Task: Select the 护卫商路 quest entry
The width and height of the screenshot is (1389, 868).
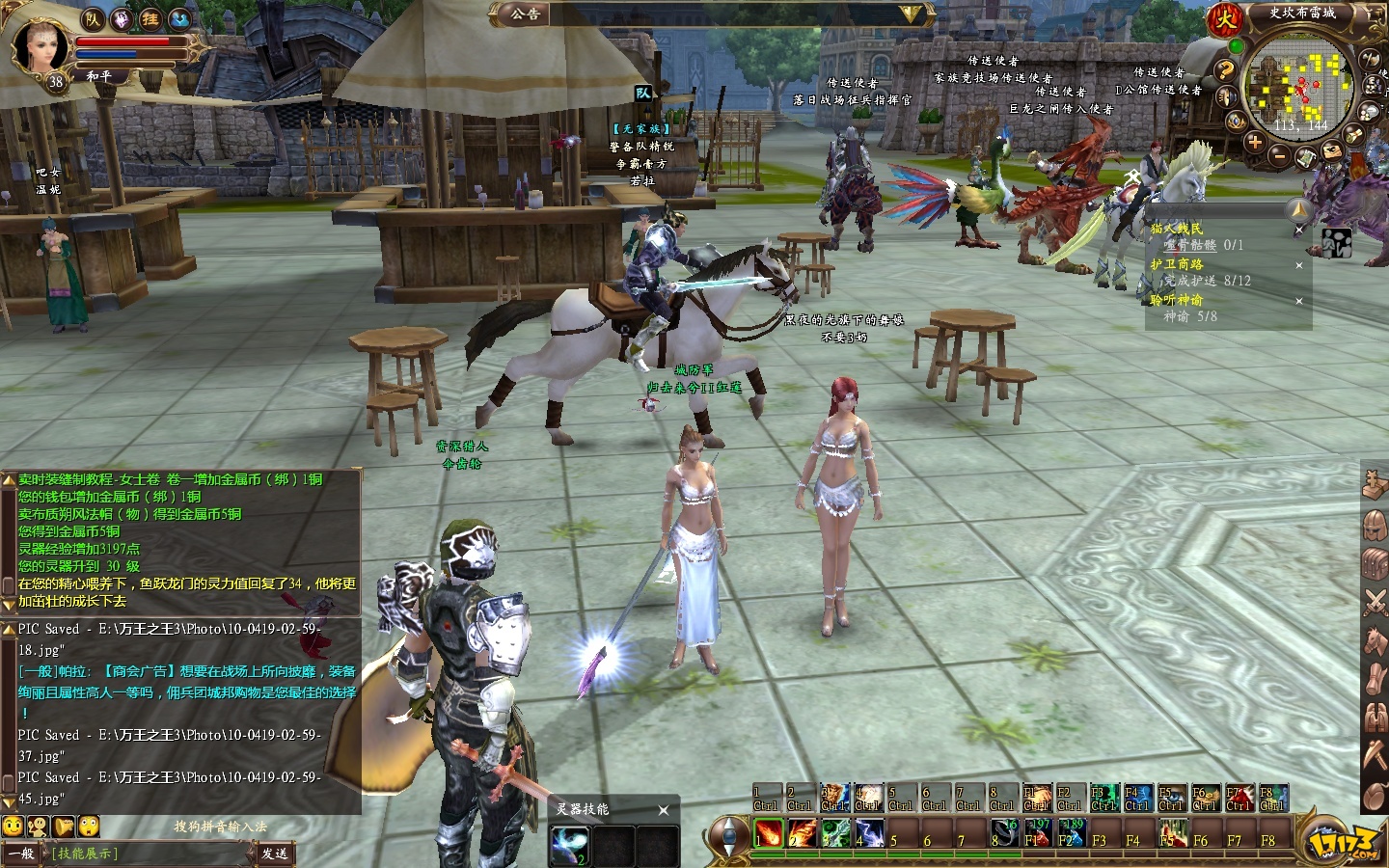Action: pyautogui.click(x=1177, y=264)
